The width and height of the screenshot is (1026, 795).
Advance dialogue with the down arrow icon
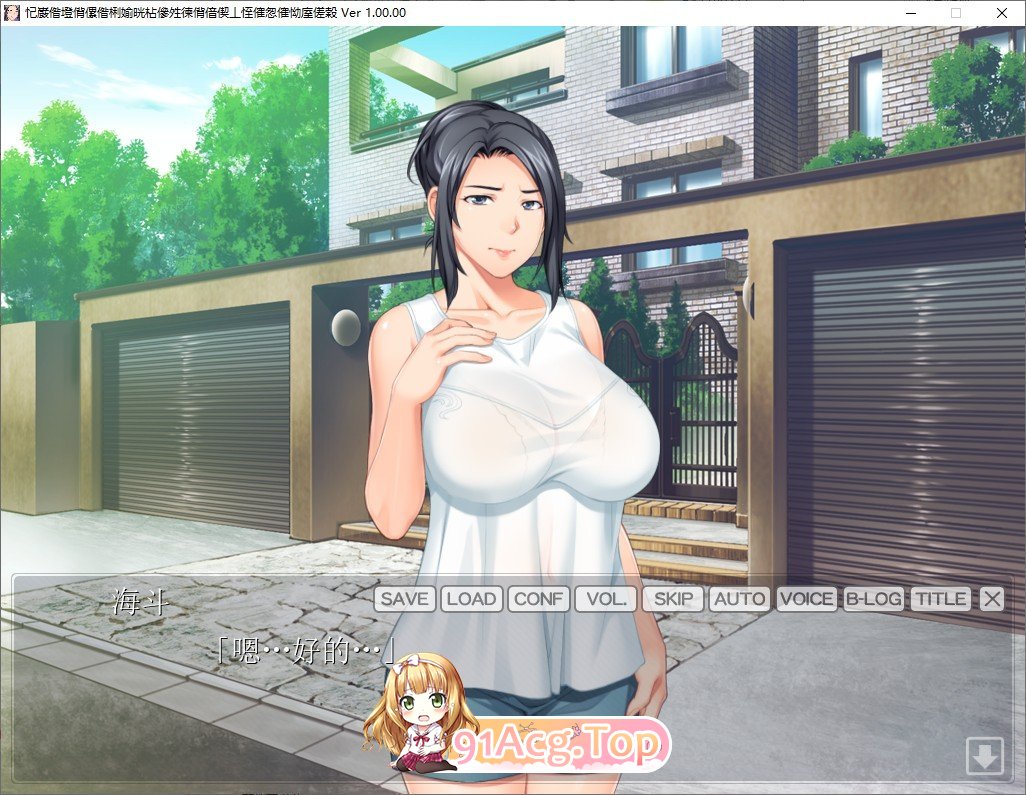click(x=984, y=755)
